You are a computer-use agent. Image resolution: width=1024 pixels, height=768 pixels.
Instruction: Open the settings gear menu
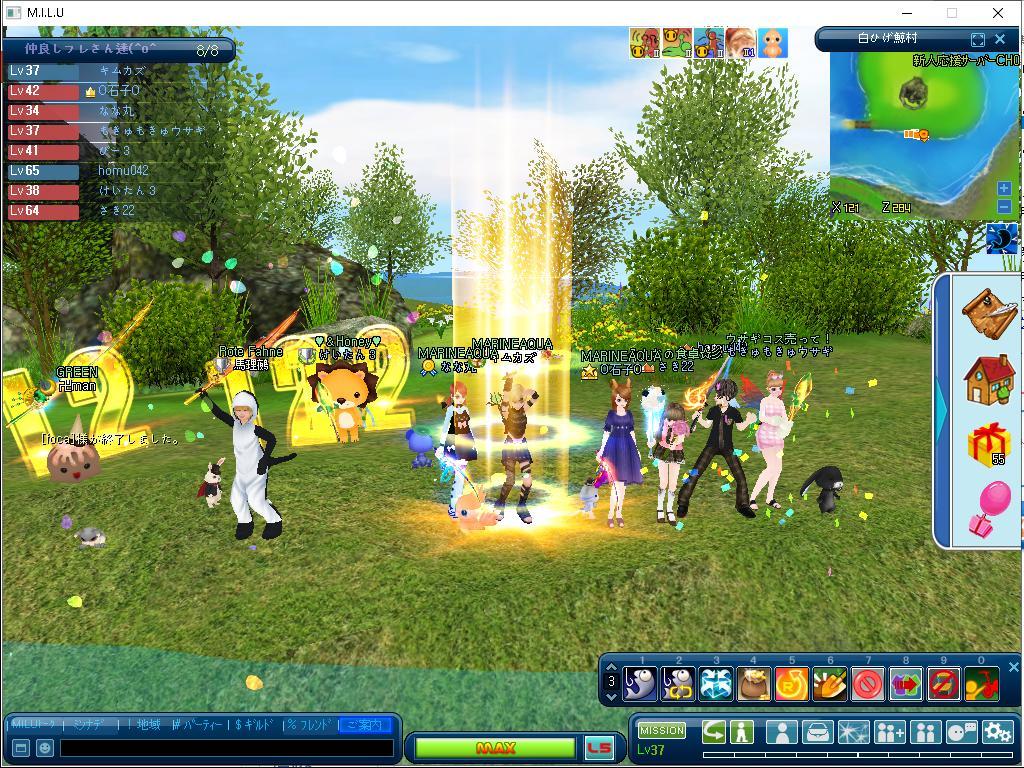click(x=997, y=733)
